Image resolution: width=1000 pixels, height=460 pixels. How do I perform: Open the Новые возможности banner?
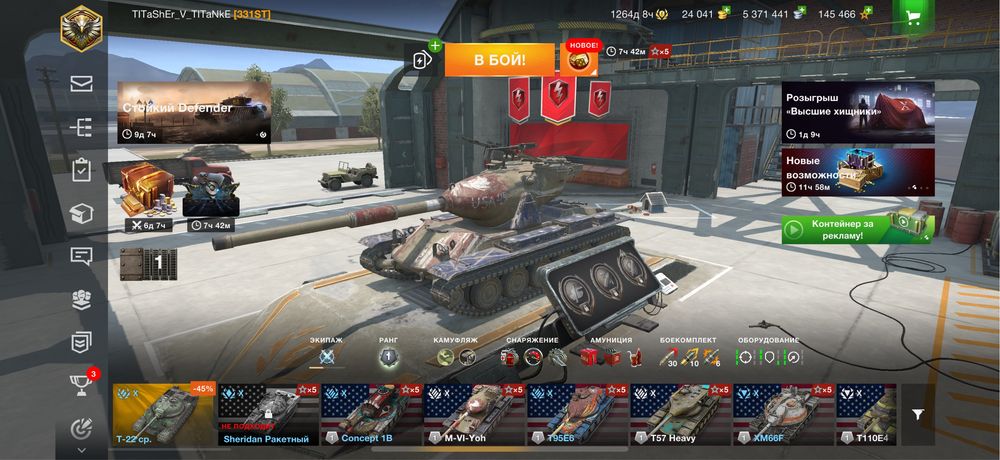(858, 171)
